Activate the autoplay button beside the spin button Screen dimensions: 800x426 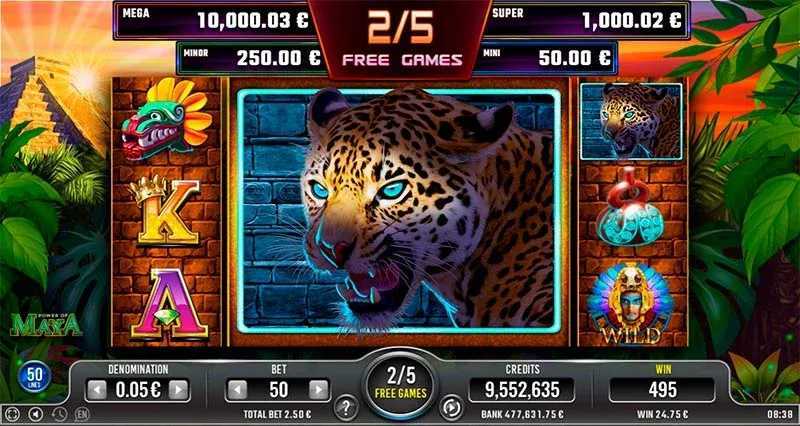click(451, 408)
